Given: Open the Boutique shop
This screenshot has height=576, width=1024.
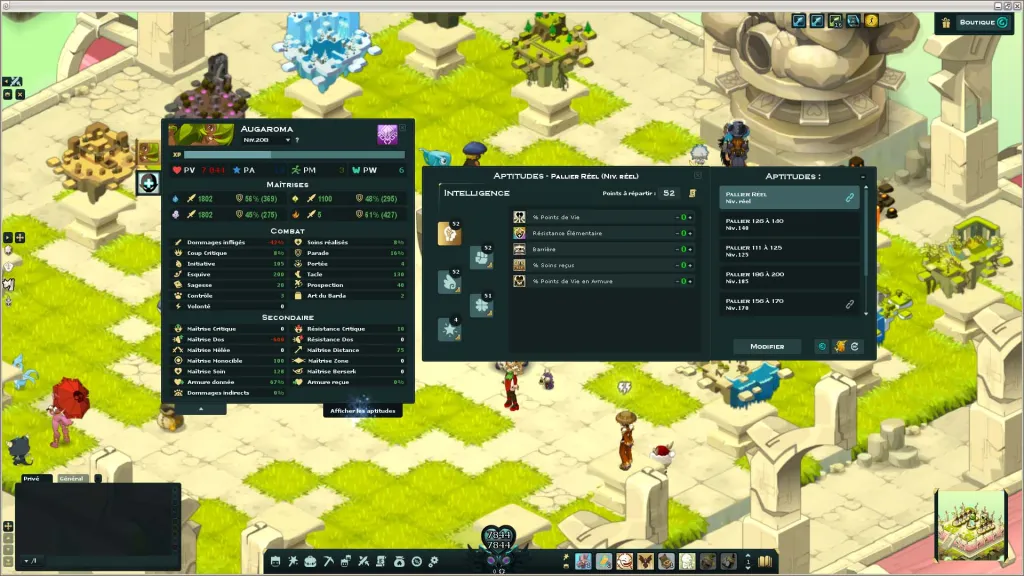Looking at the screenshot, I should coord(977,22).
